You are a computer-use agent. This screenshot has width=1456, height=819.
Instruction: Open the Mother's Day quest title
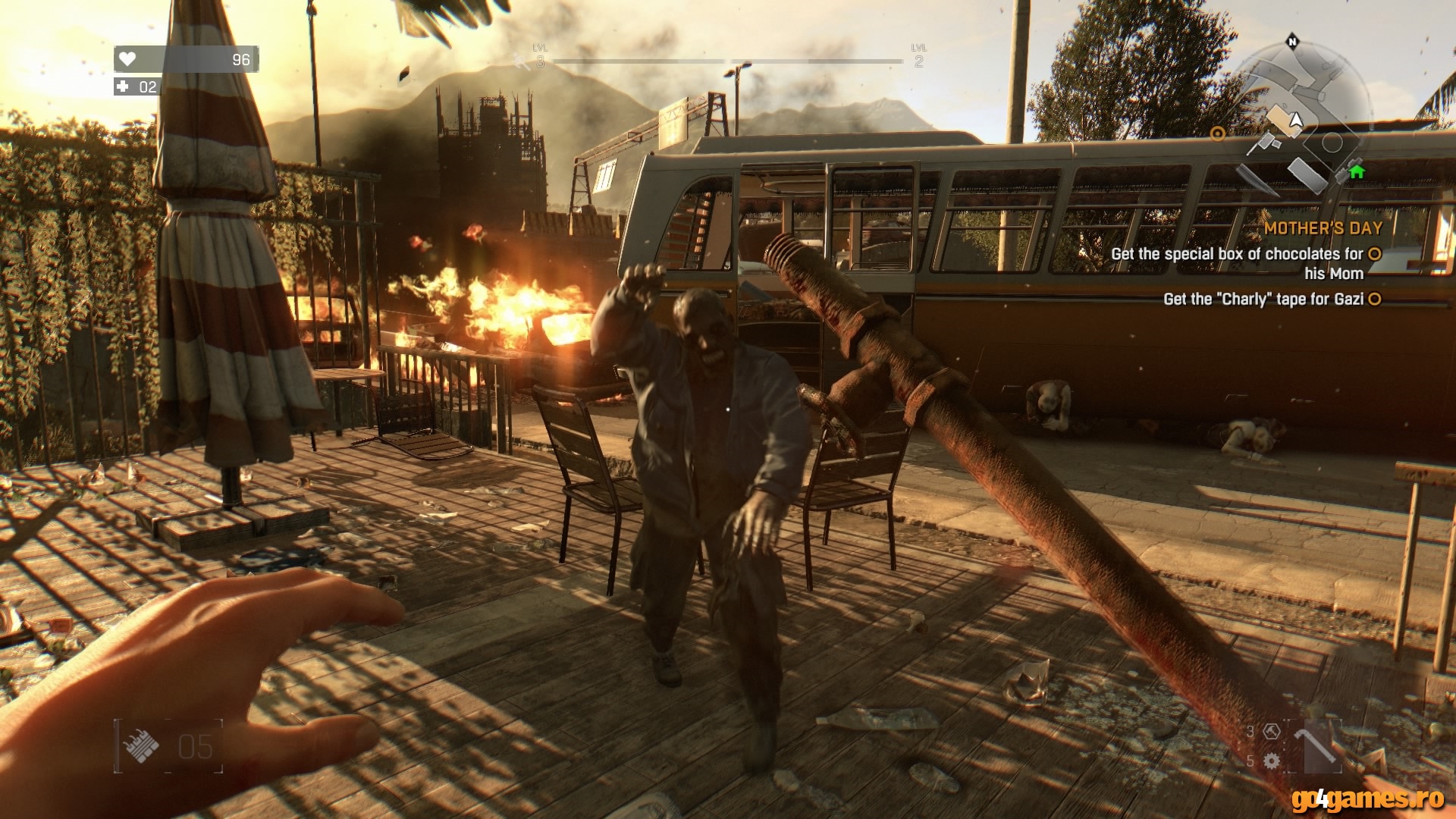(1323, 227)
